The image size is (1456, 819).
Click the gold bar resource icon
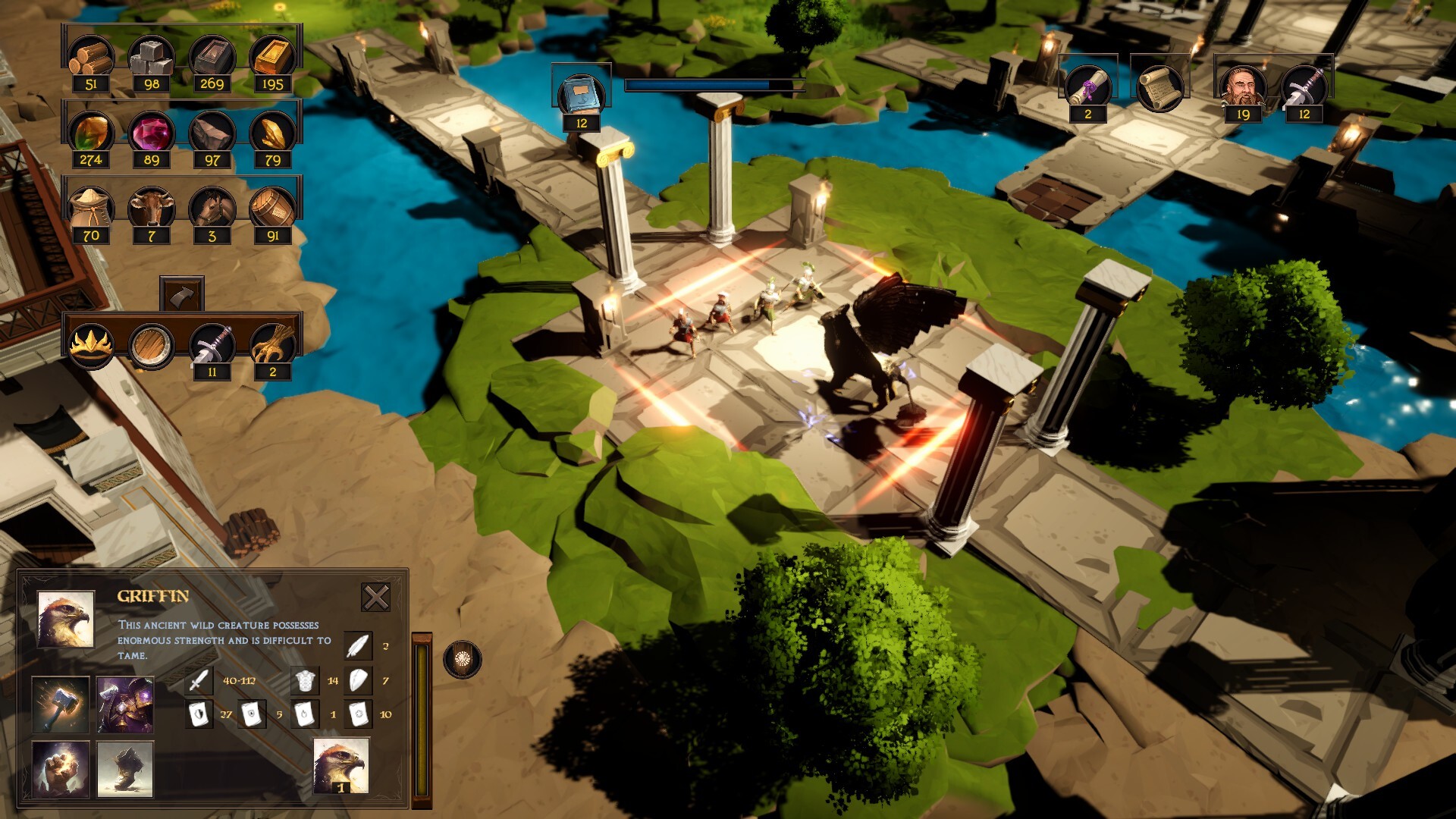[x=272, y=57]
